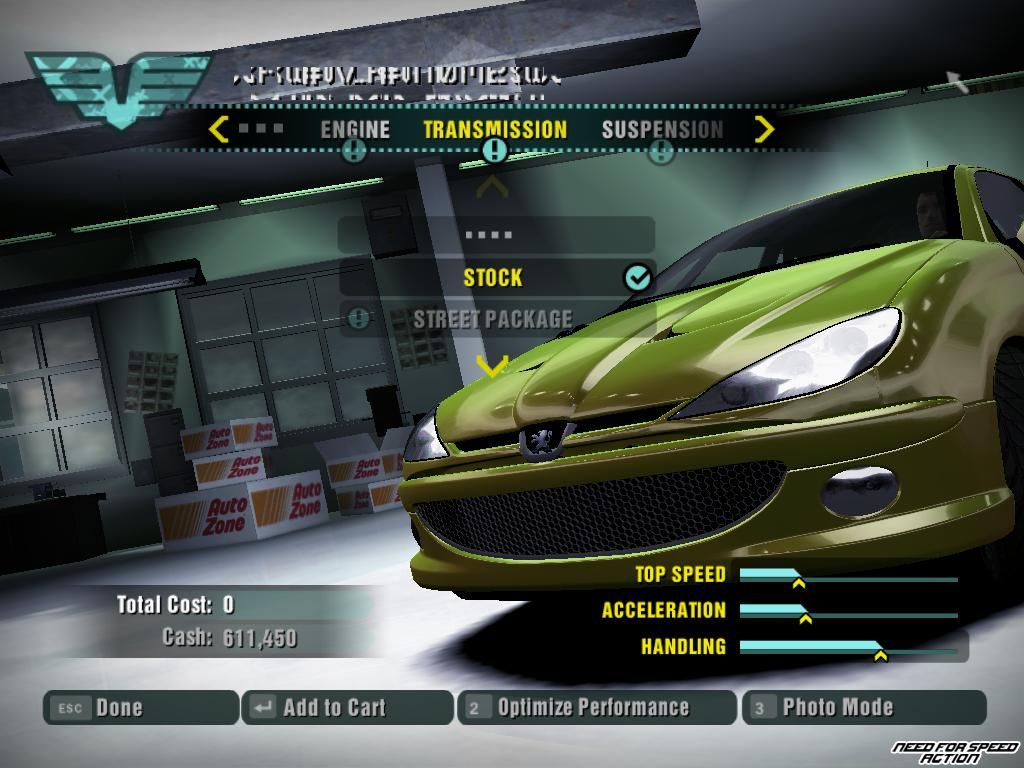Open the Suspension category
The width and height of the screenshot is (1024, 768).
(662, 130)
